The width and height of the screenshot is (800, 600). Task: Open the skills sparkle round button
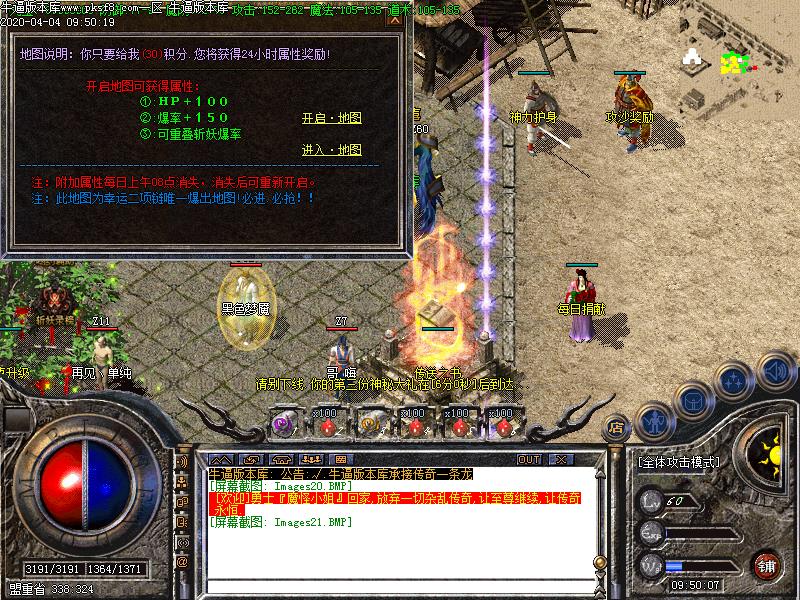click(733, 381)
